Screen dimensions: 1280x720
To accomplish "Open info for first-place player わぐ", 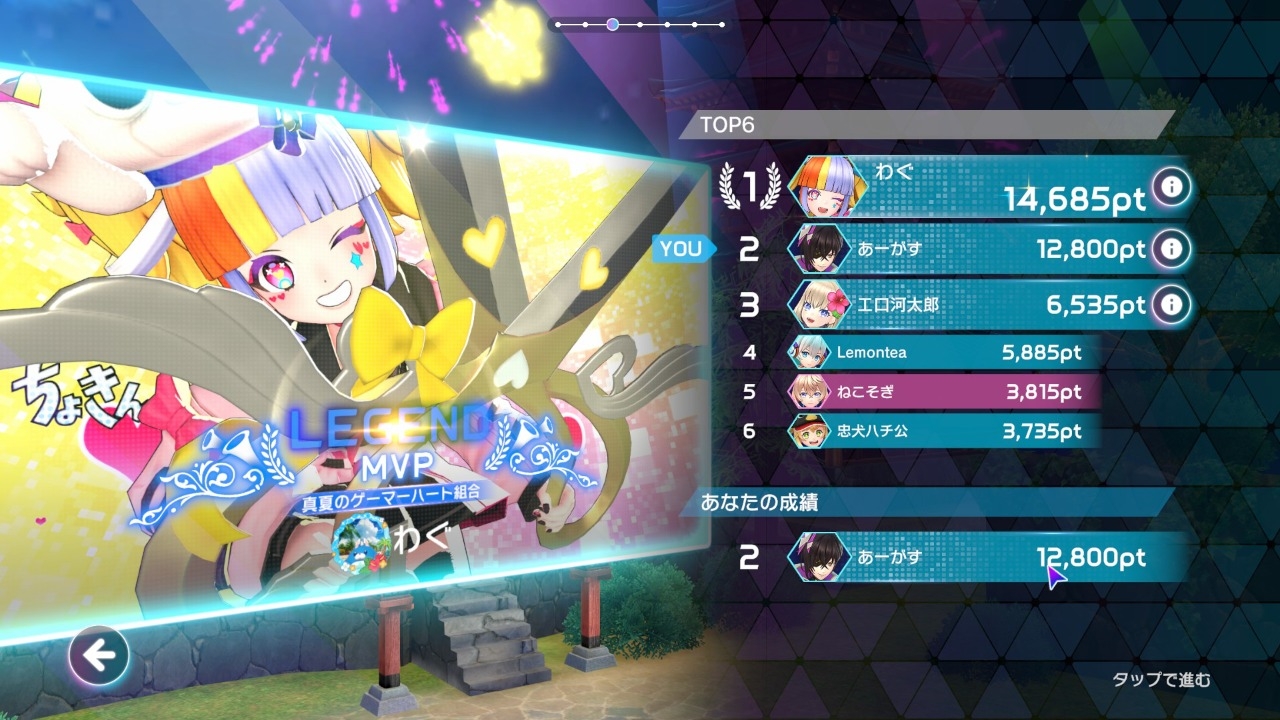I will coord(1171,186).
